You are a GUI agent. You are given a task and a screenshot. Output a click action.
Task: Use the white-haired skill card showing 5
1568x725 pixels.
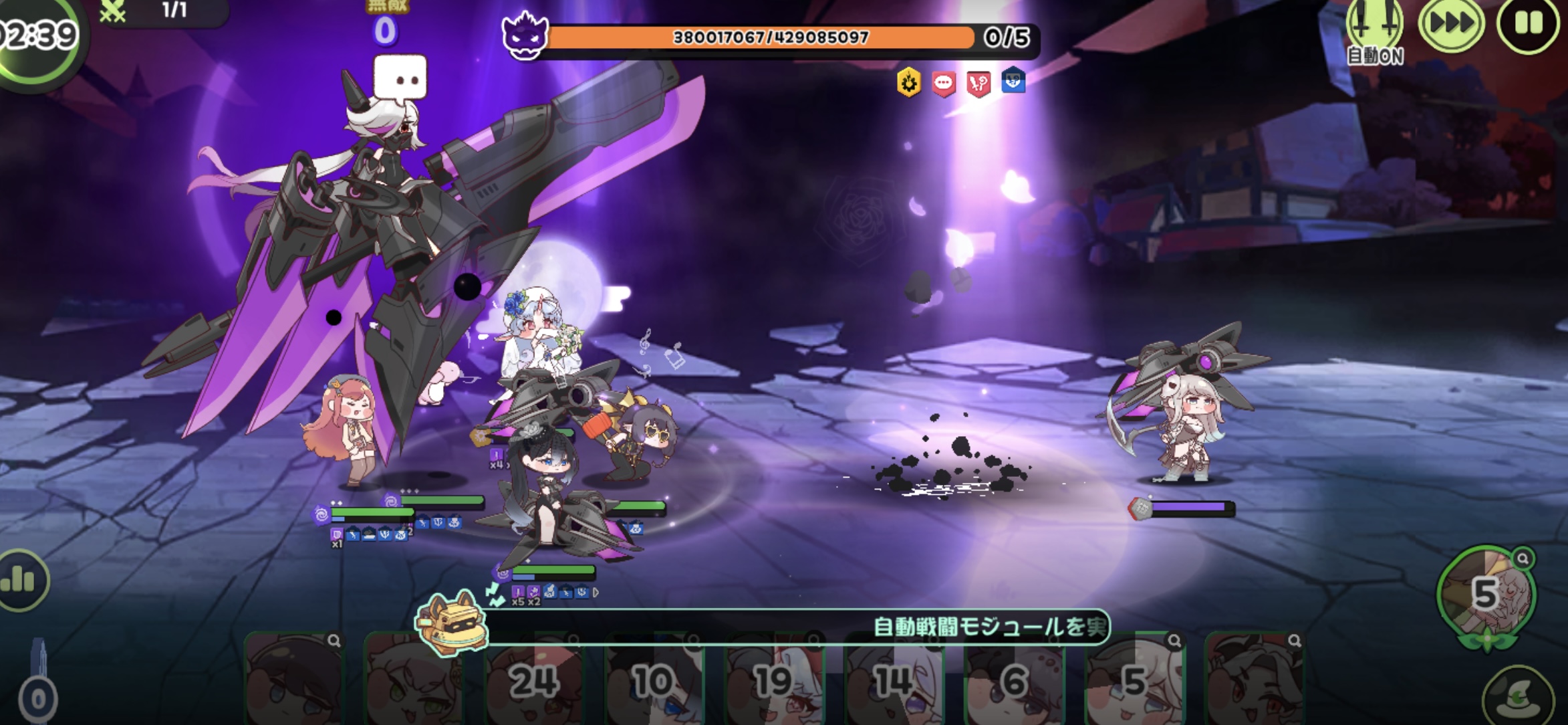pyautogui.click(x=1134, y=680)
